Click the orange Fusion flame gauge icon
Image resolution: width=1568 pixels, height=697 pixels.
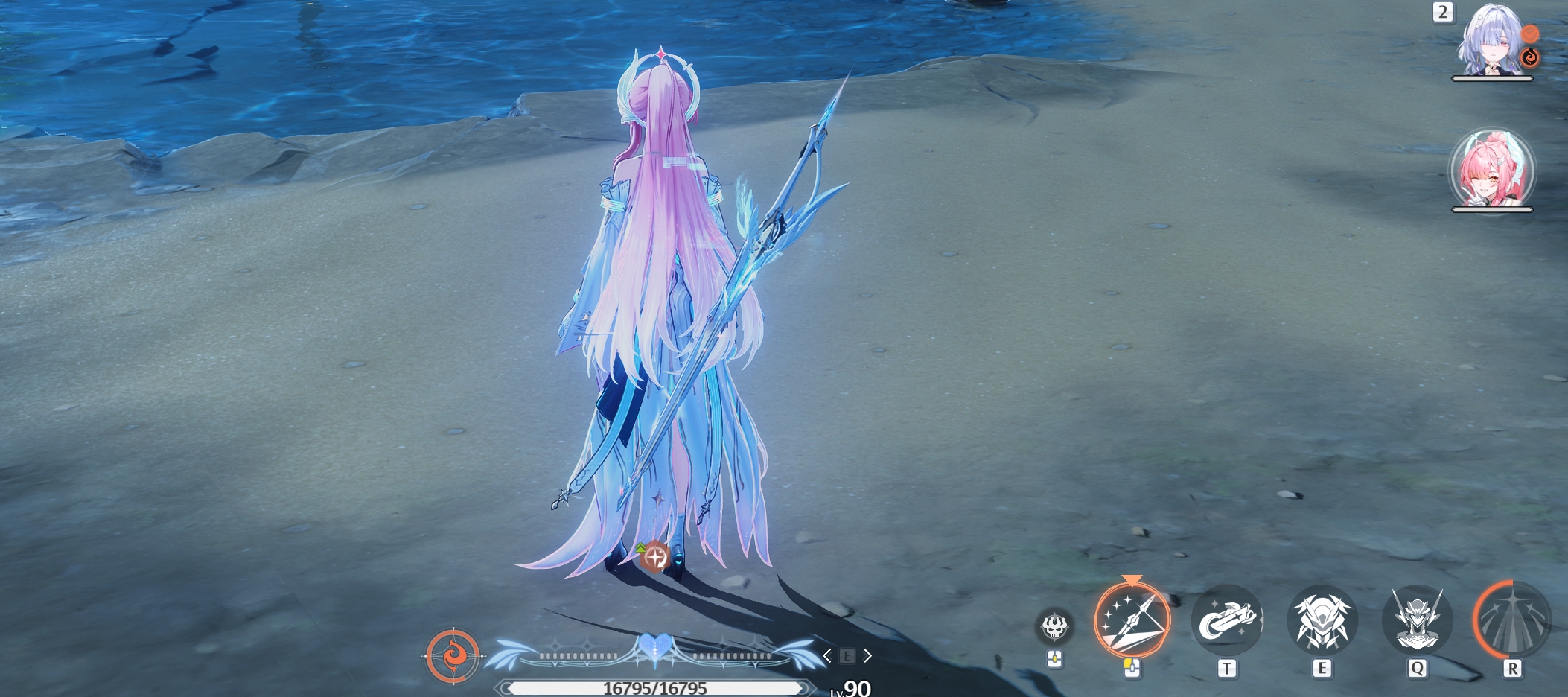tap(453, 656)
